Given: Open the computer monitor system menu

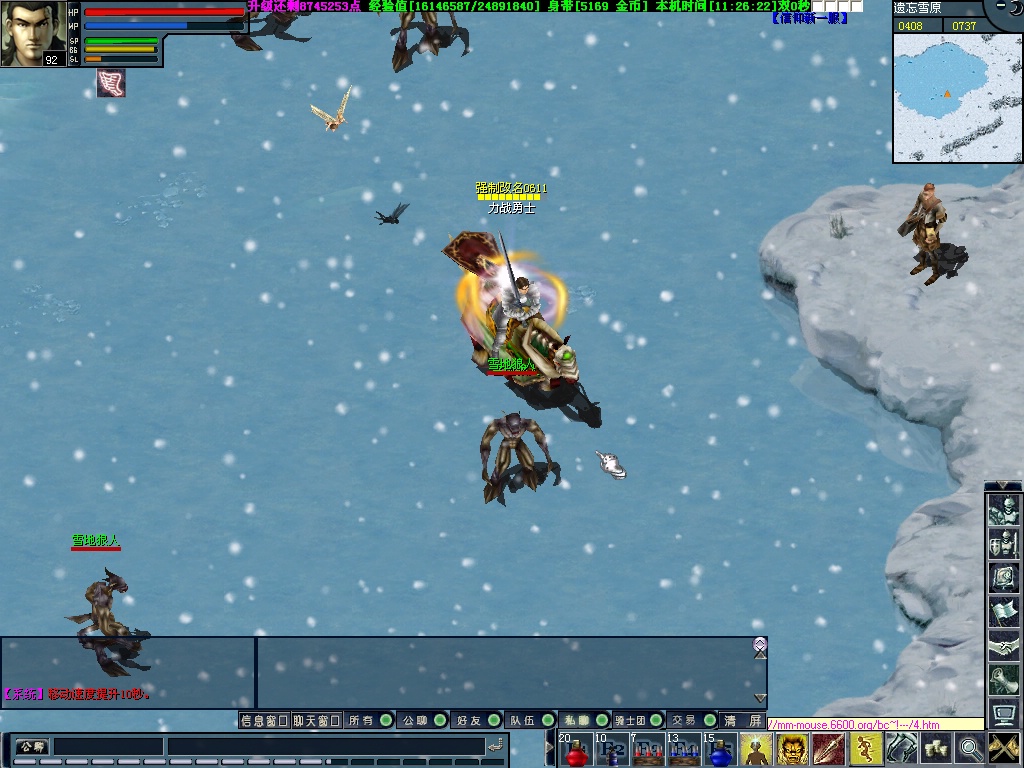Looking at the screenshot, I should [1003, 714].
